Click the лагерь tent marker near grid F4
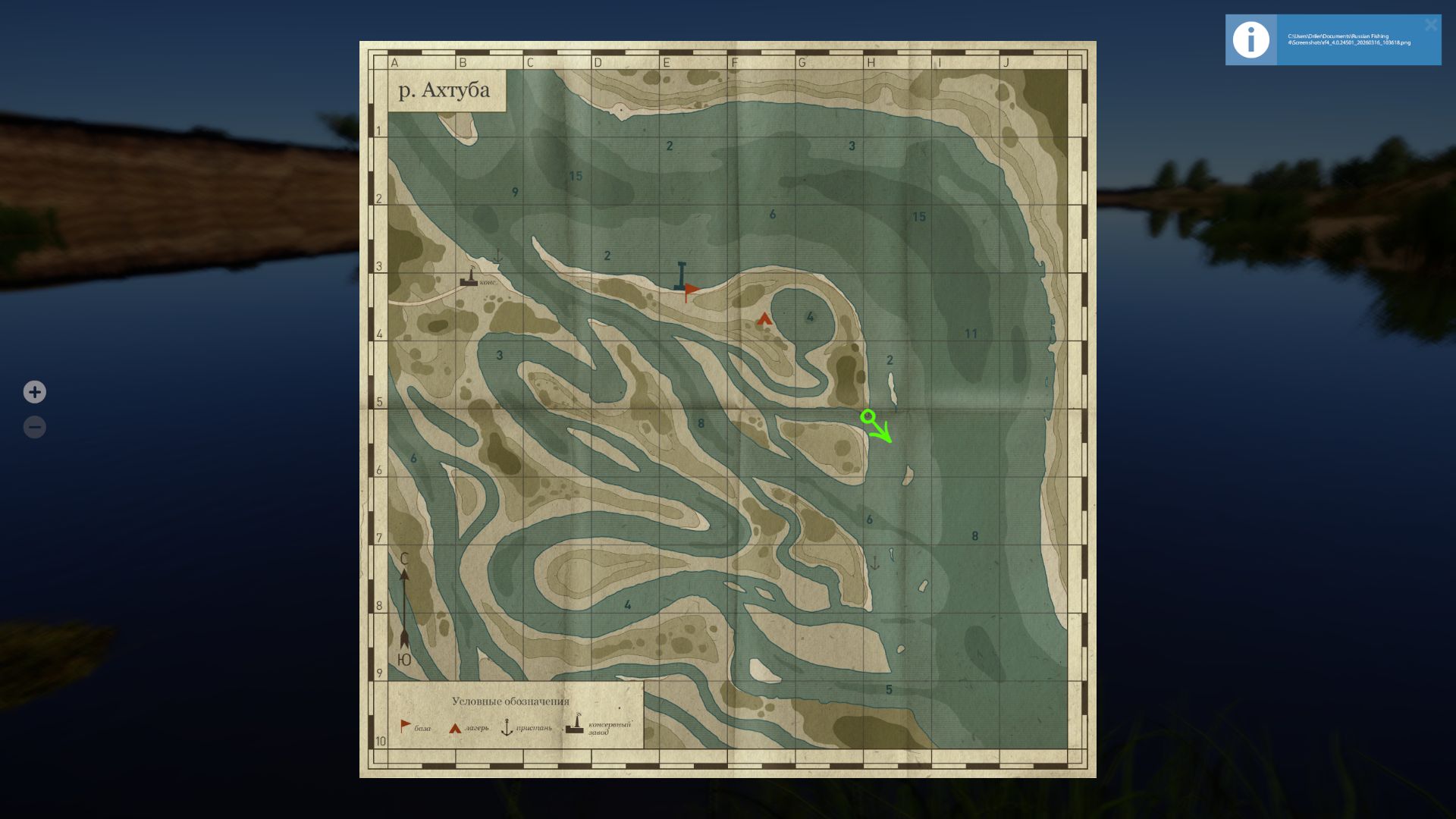This screenshot has height=819, width=1456. pos(763,319)
